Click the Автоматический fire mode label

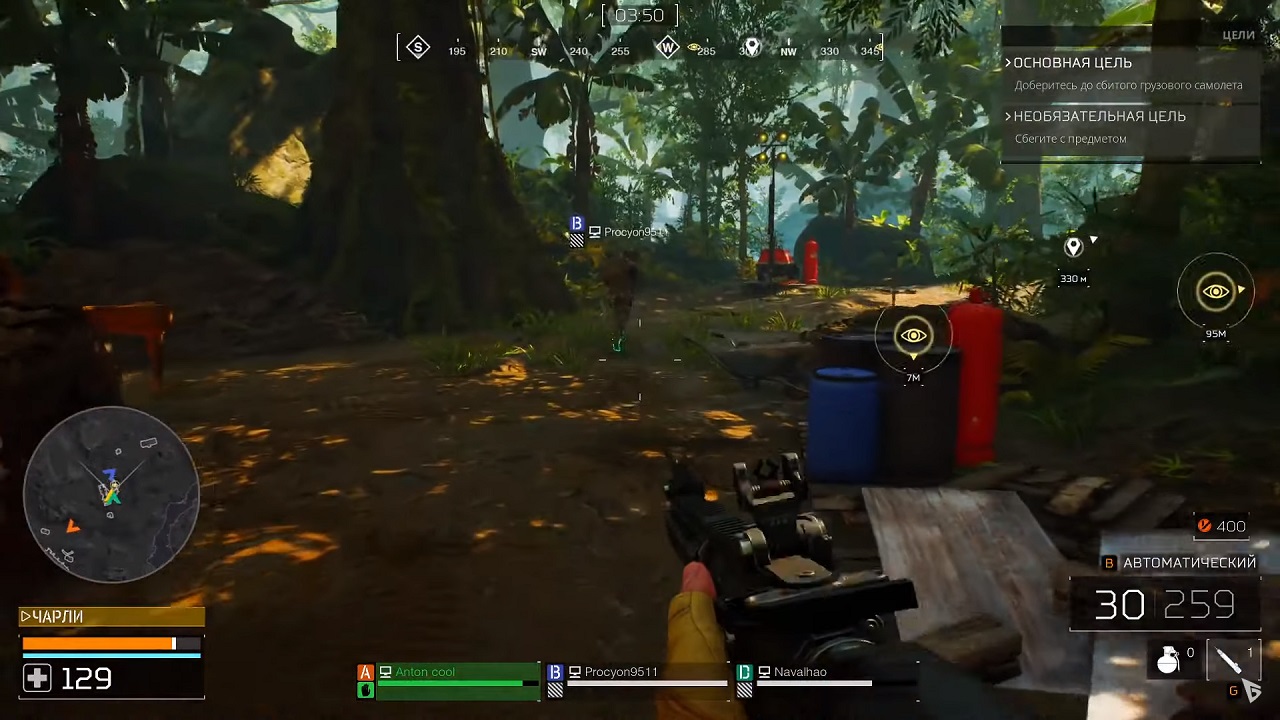(x=1189, y=563)
